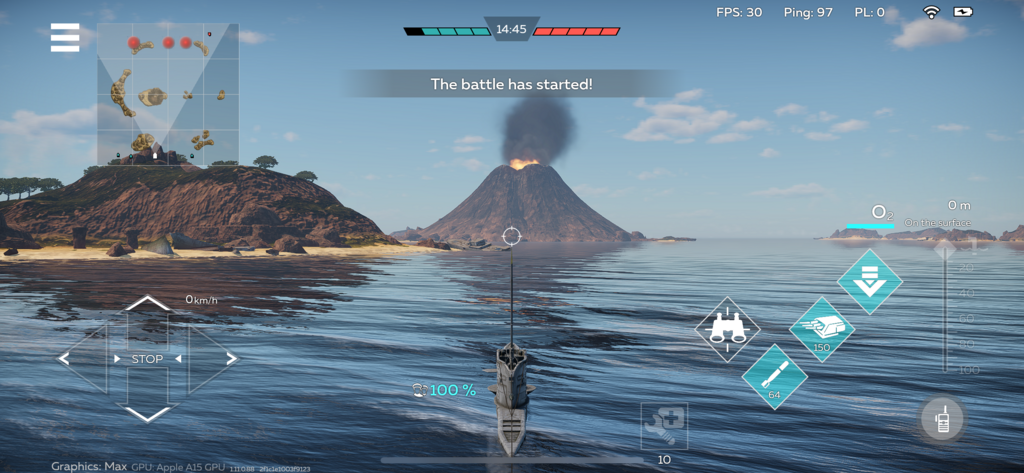Tap the forward up-arrow throttle

click(148, 304)
